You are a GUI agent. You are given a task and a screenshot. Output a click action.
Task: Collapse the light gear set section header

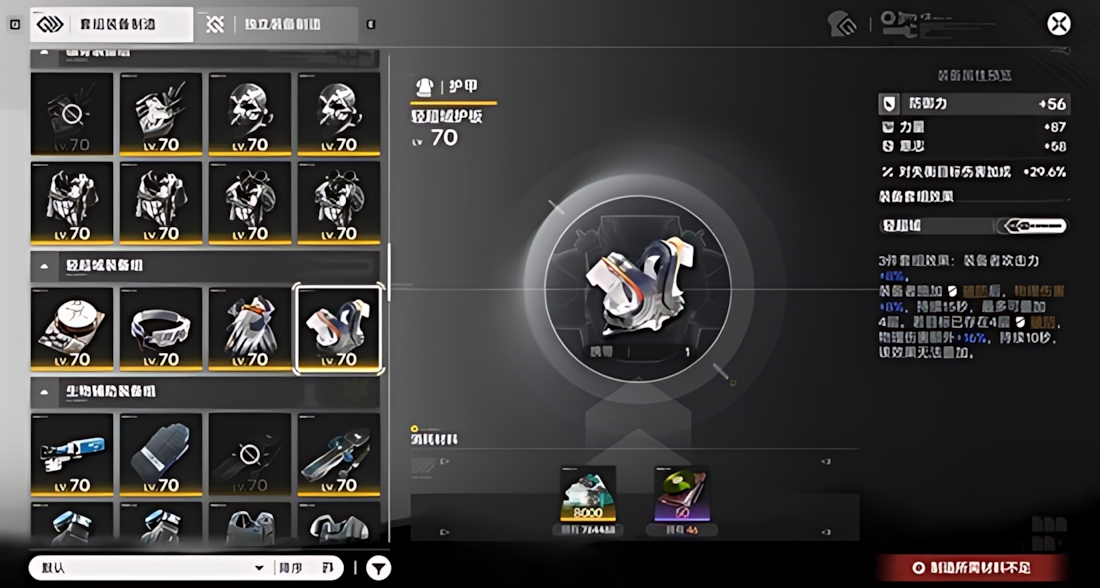(x=46, y=266)
